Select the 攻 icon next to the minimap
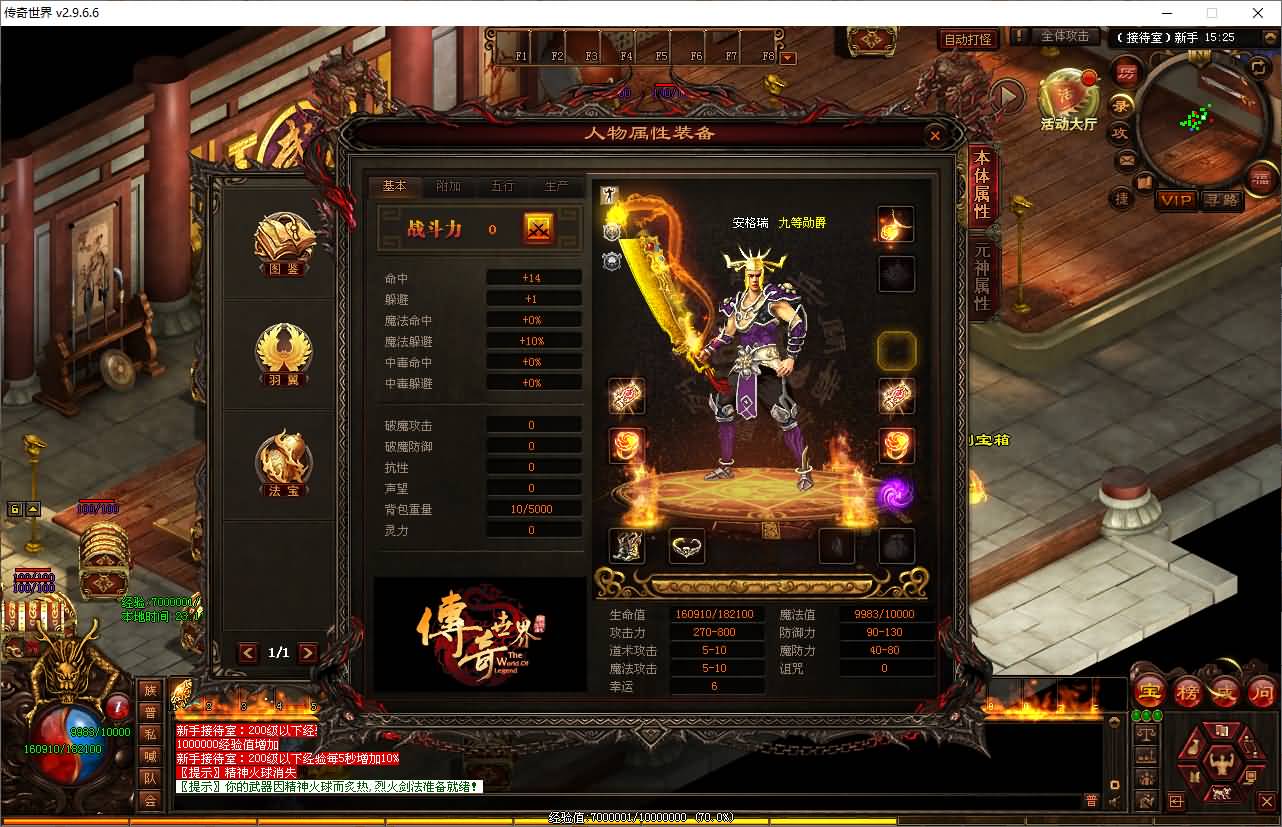 [x=1122, y=132]
